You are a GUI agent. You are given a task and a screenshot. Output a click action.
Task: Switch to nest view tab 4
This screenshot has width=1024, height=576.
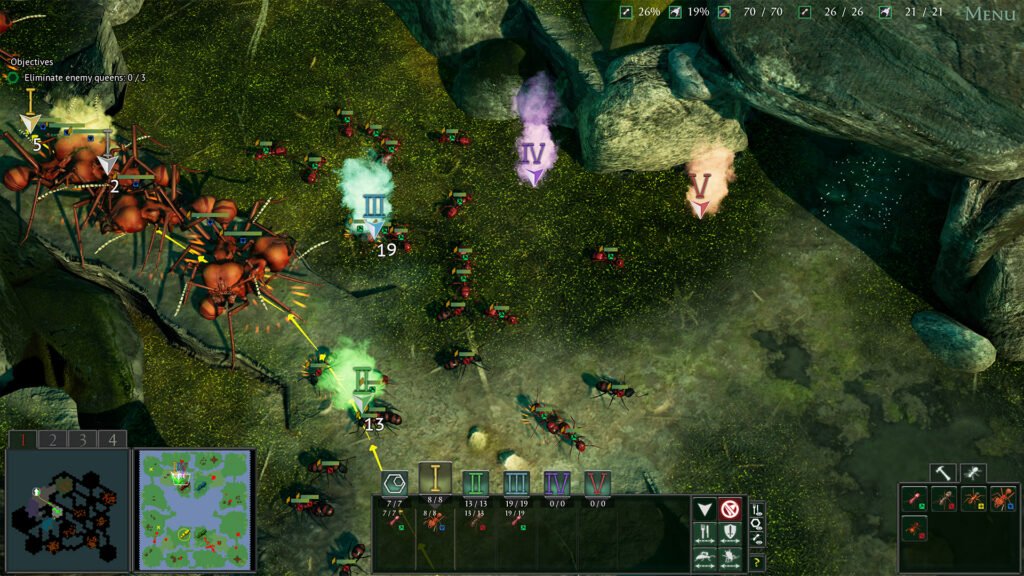pos(112,439)
